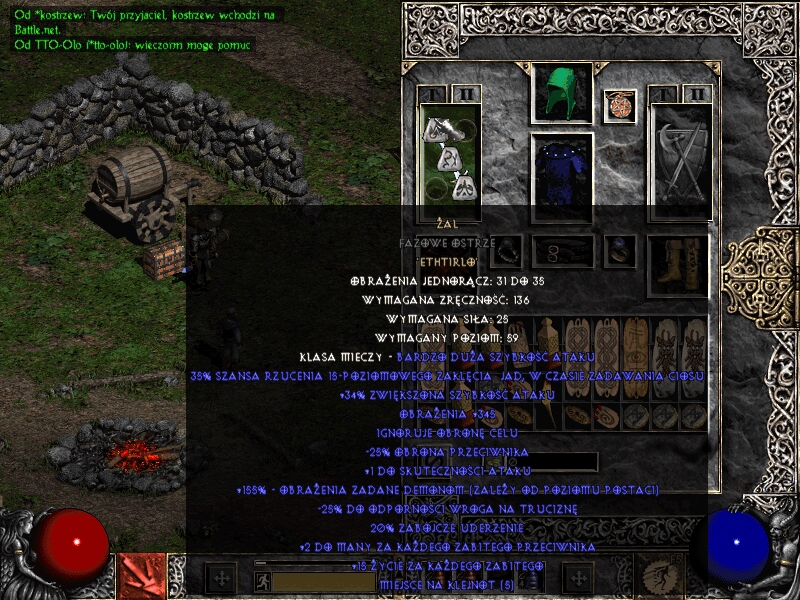800x600 pixels.
Task: Switch left hand to weapon set II
Action: [x=465, y=95]
